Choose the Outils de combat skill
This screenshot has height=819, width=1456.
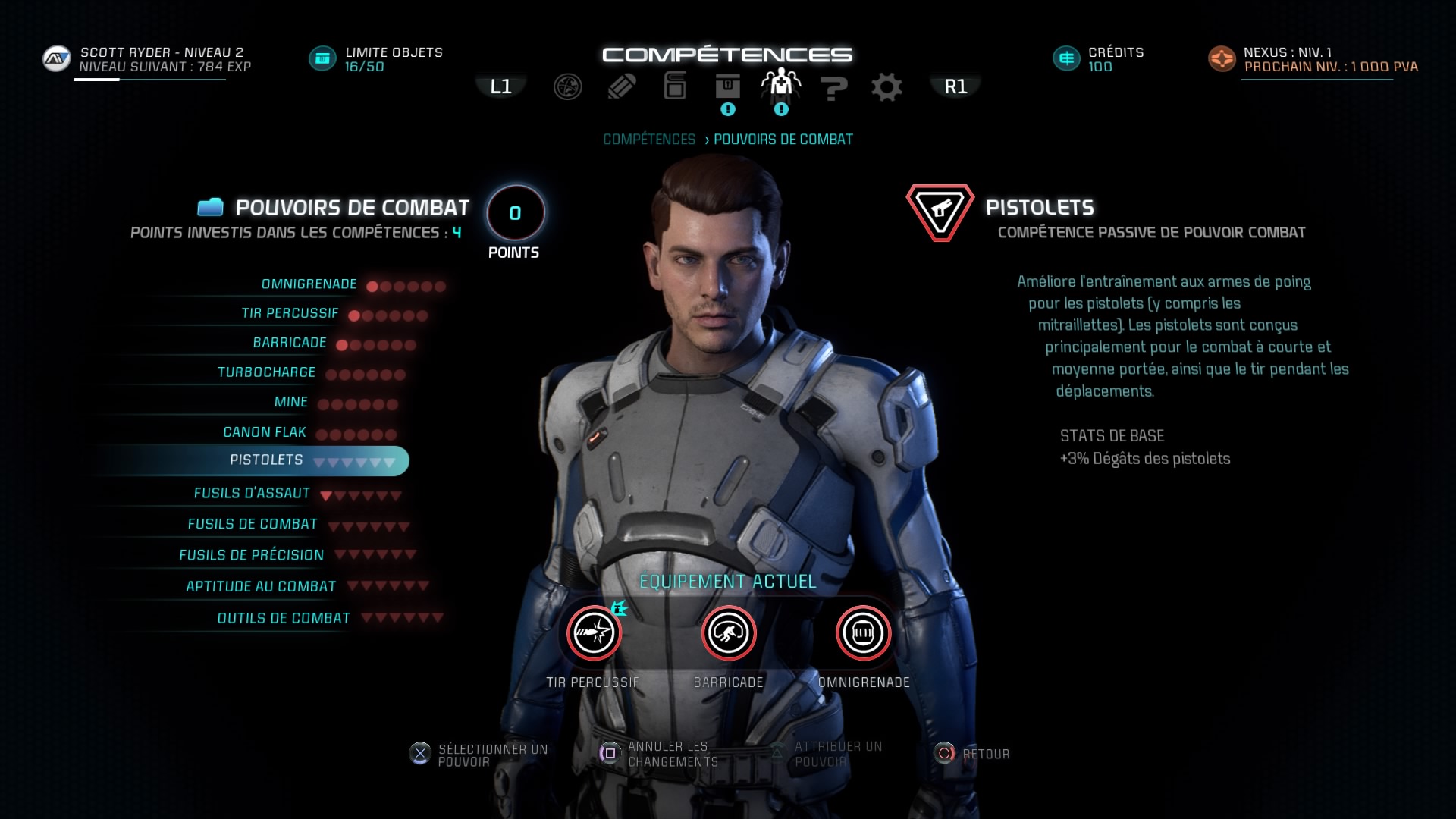[x=284, y=619]
